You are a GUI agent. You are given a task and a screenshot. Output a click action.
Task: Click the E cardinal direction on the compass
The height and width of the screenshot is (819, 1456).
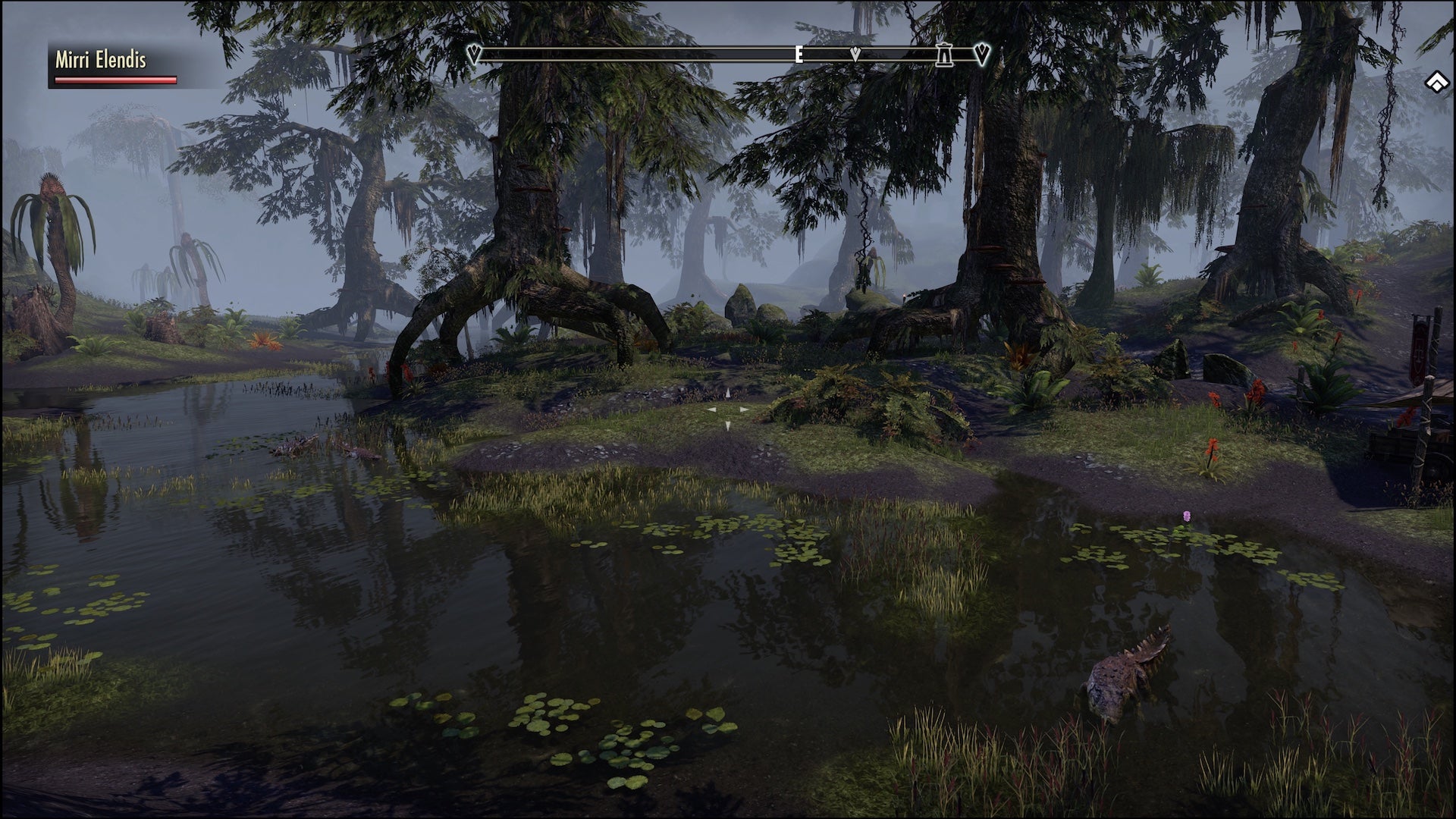[799, 55]
